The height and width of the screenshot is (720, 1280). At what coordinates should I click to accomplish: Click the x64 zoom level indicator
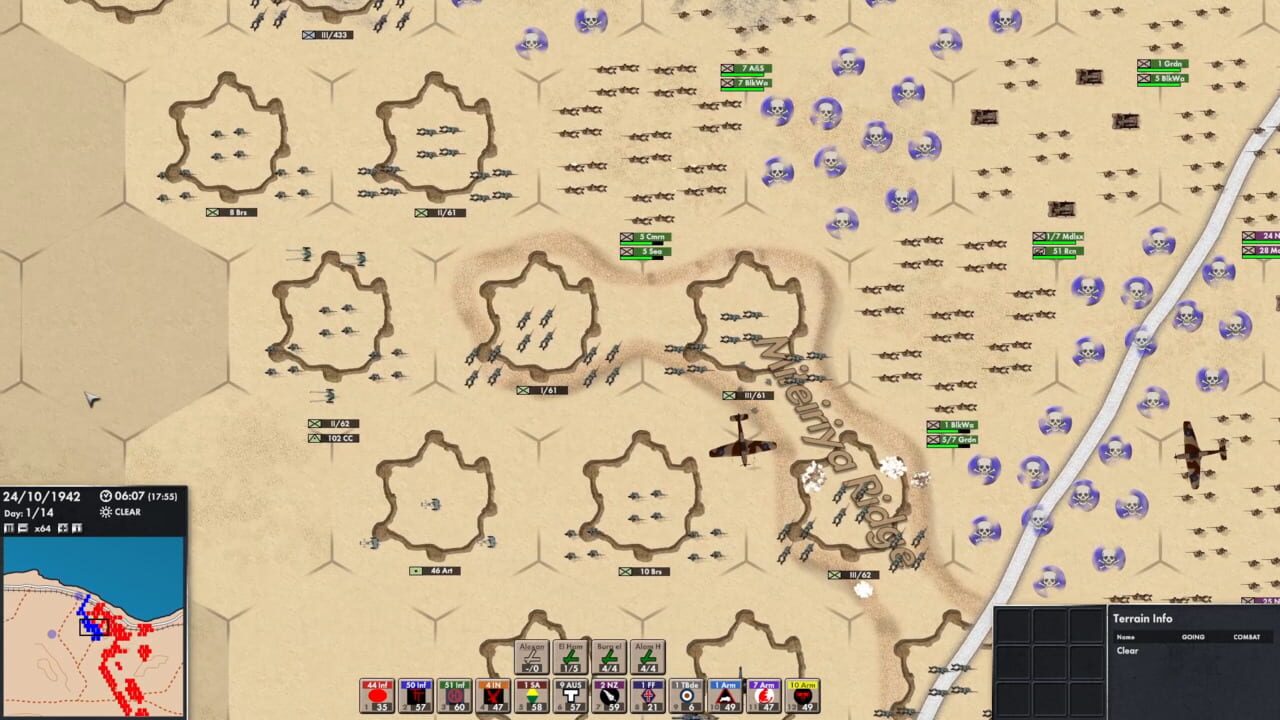45,528
